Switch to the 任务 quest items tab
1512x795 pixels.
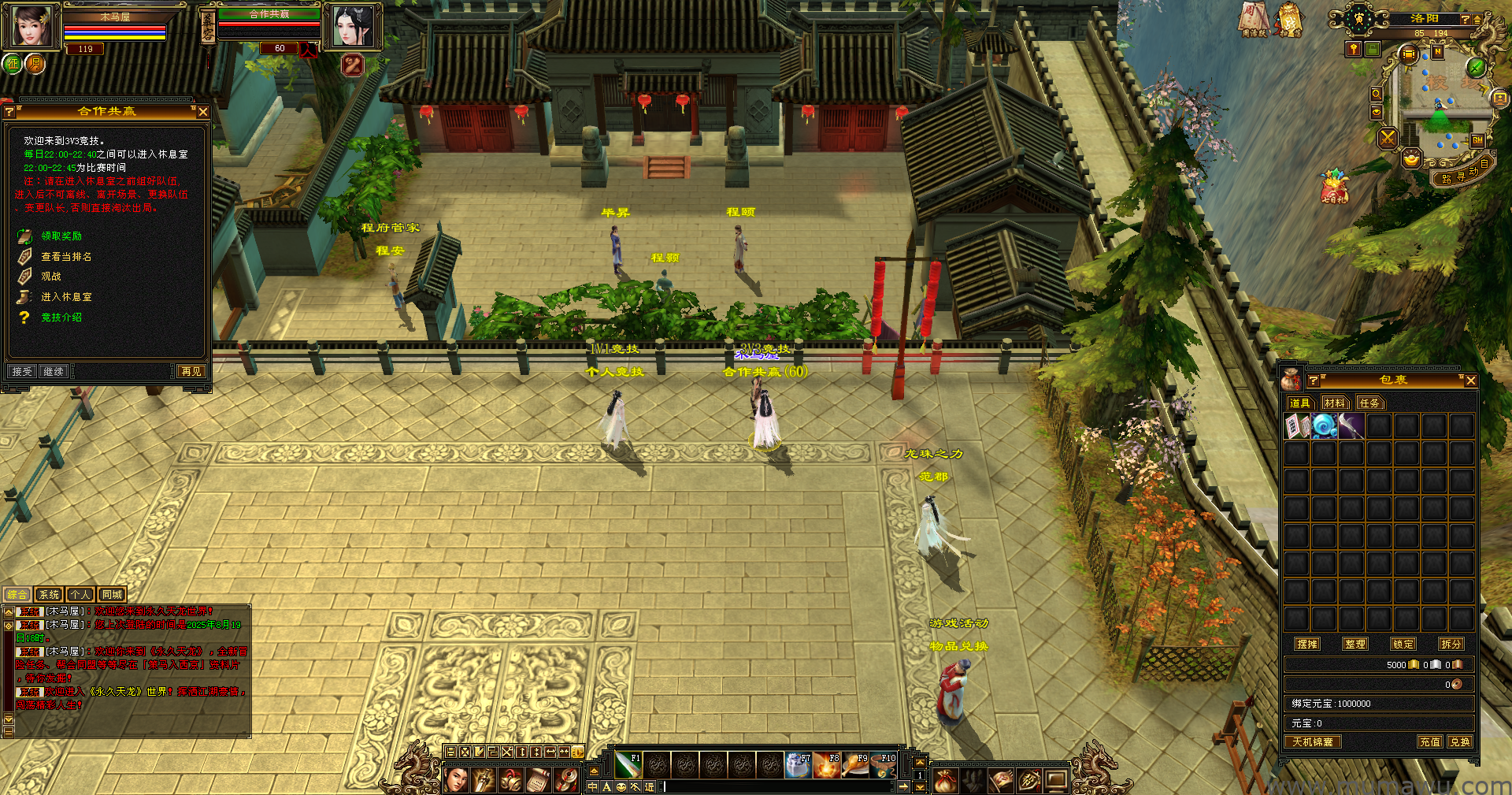(1369, 403)
